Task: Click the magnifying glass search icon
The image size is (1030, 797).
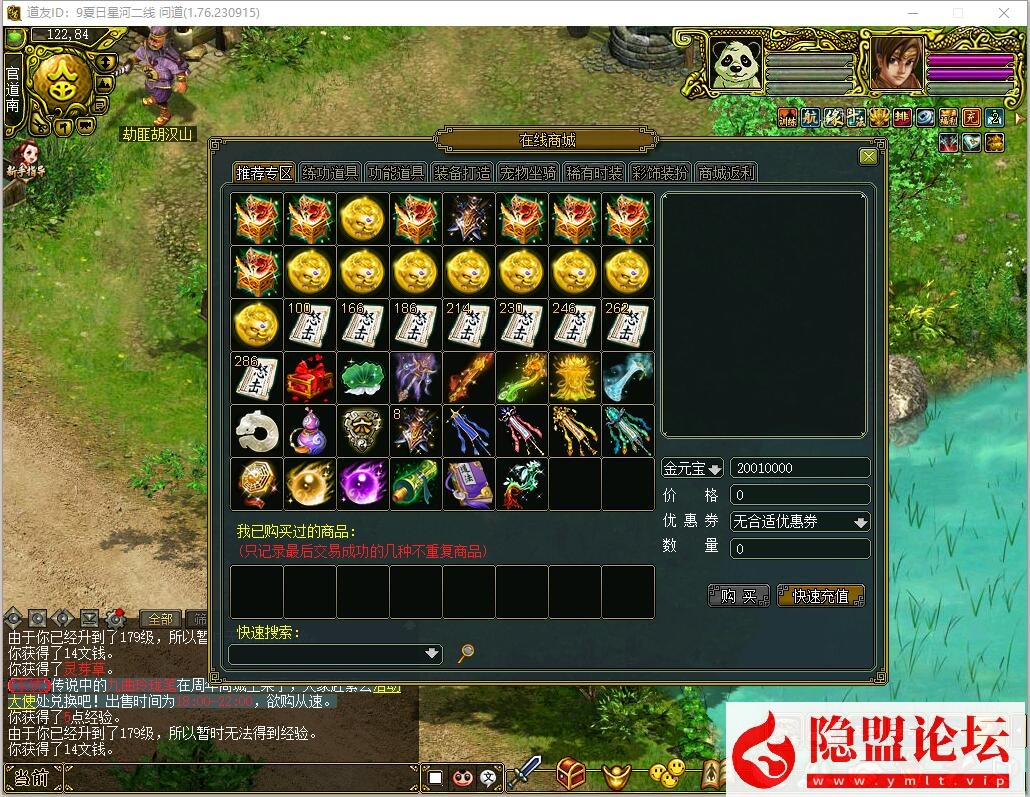Action: tap(466, 653)
